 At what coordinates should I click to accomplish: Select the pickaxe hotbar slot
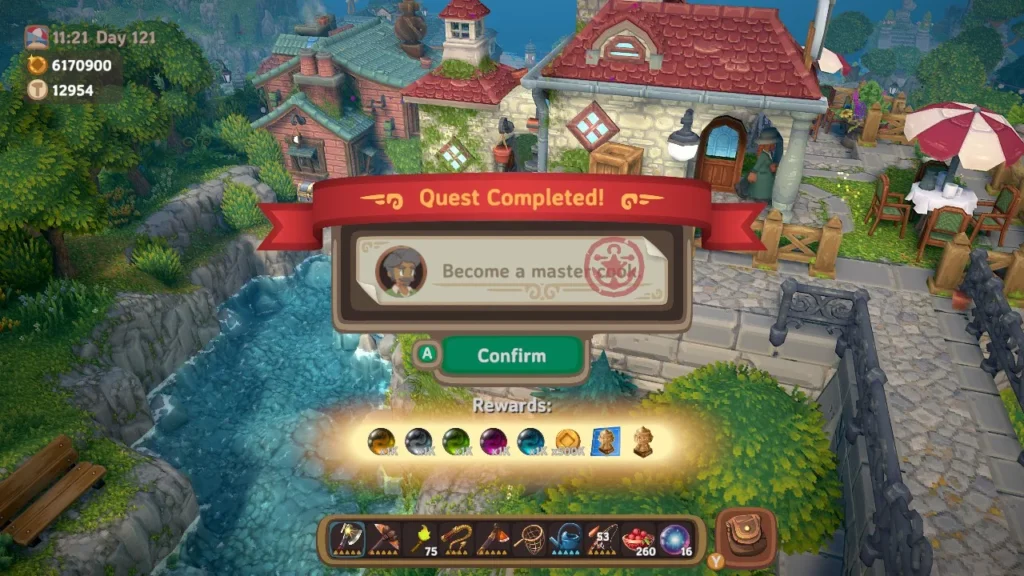[383, 538]
